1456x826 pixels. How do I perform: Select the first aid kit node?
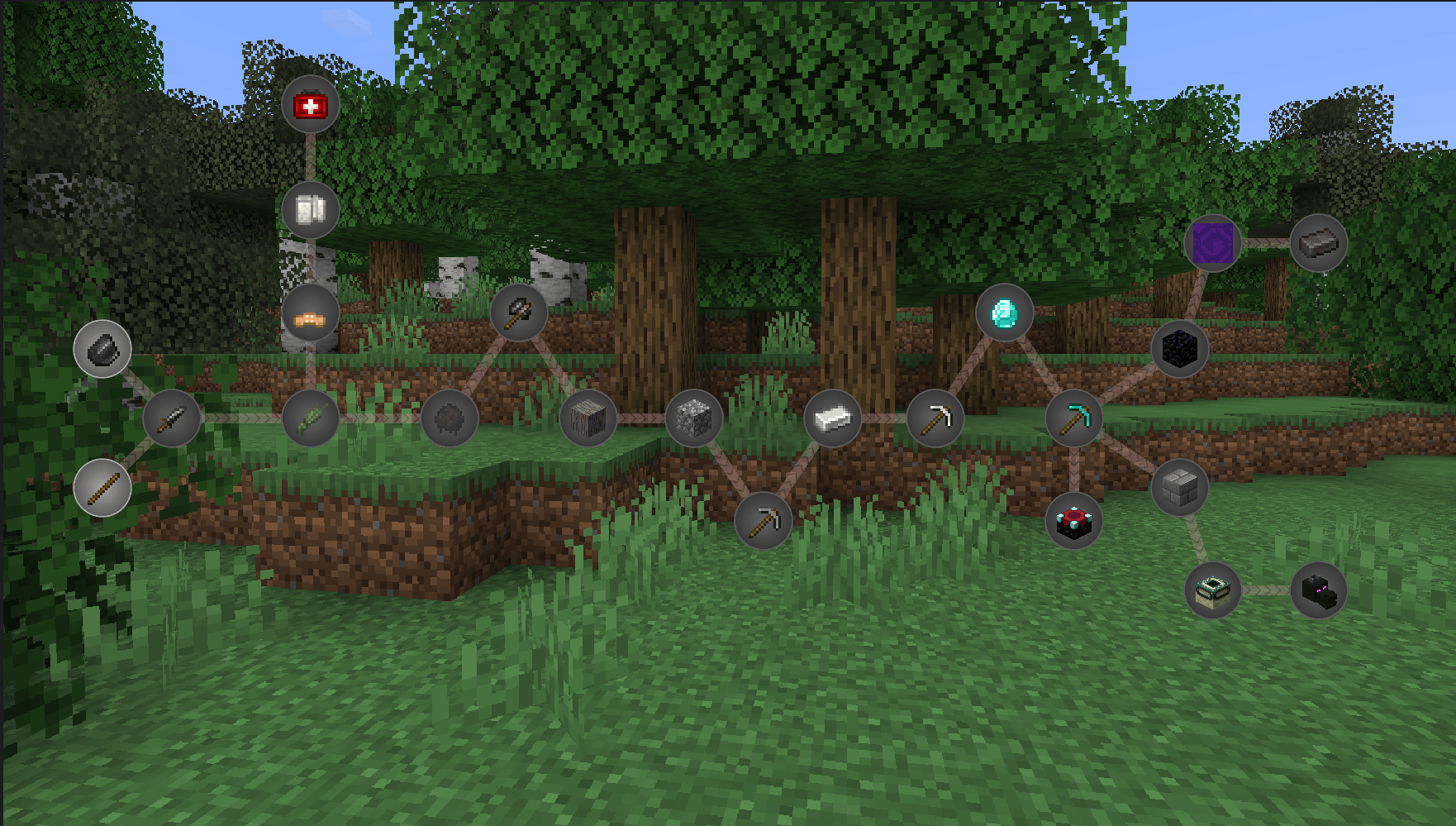tap(310, 105)
